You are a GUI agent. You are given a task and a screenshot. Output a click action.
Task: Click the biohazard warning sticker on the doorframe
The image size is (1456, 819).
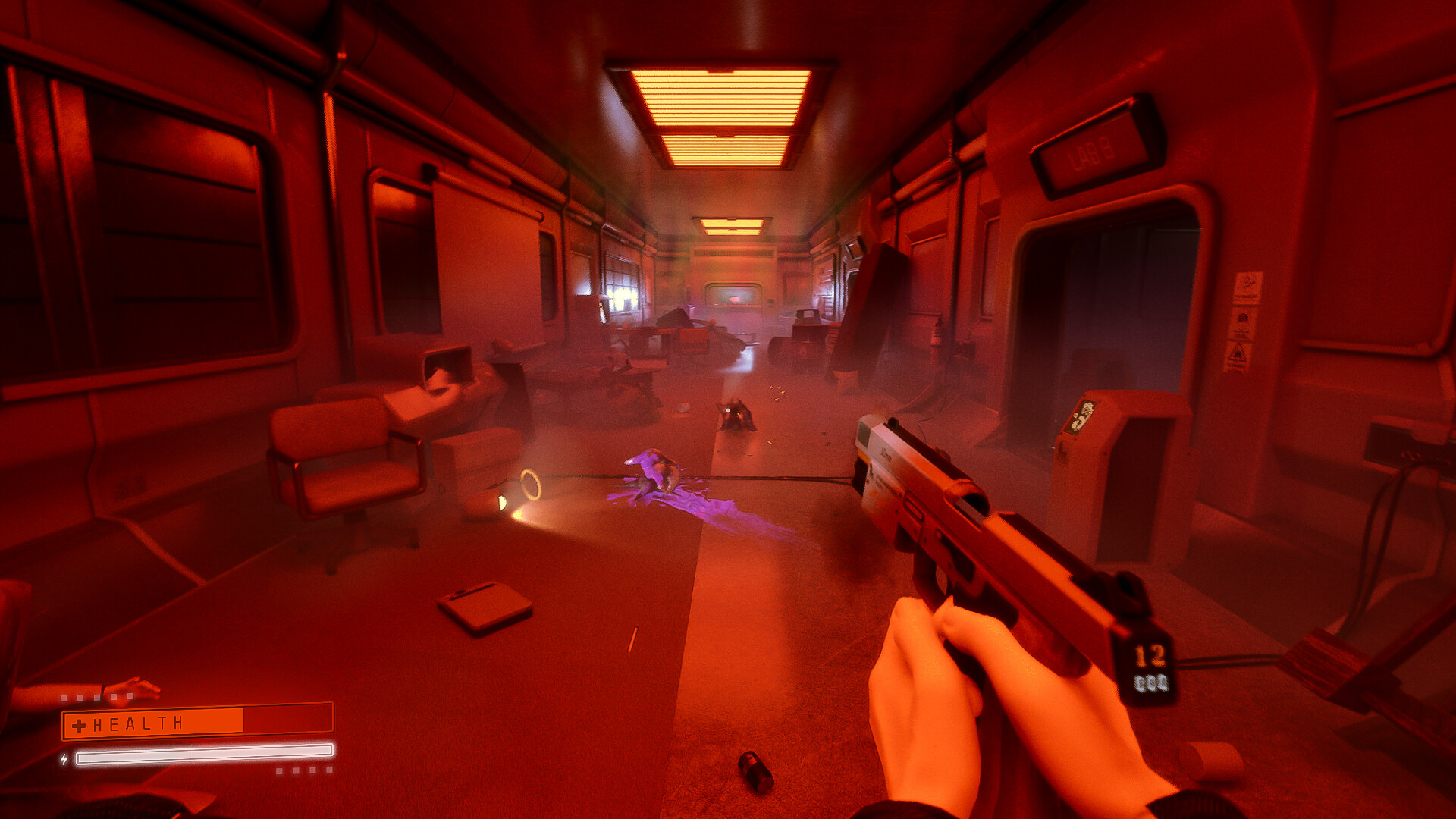[1242, 315]
